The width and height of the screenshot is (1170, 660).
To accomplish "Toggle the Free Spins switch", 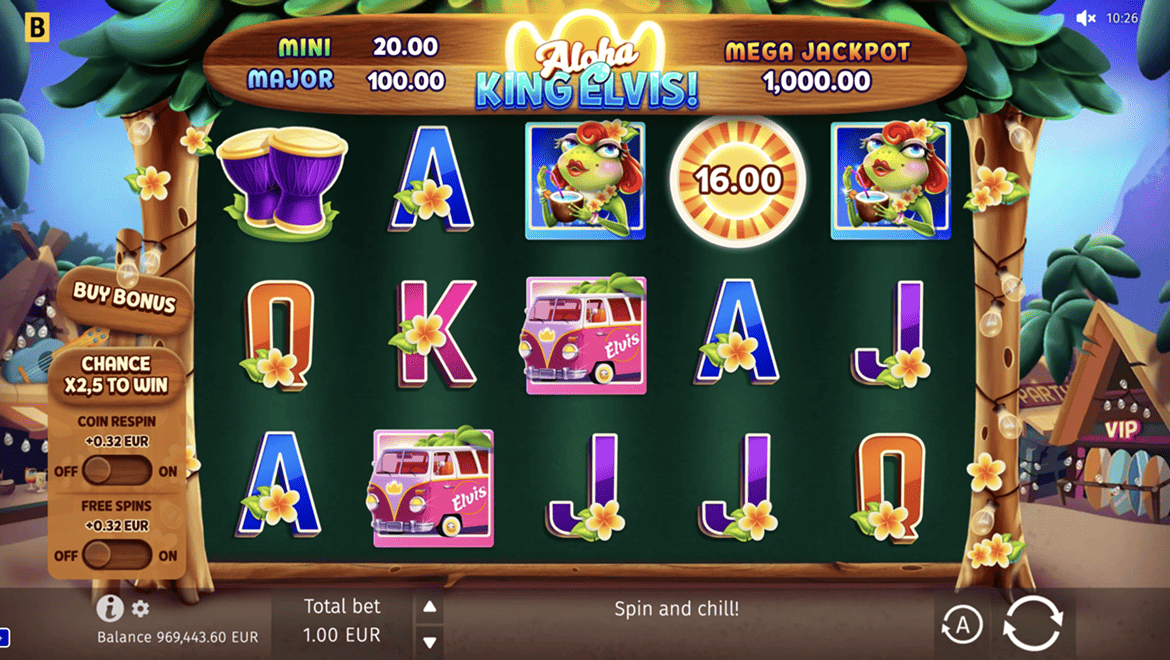I will click(116, 555).
